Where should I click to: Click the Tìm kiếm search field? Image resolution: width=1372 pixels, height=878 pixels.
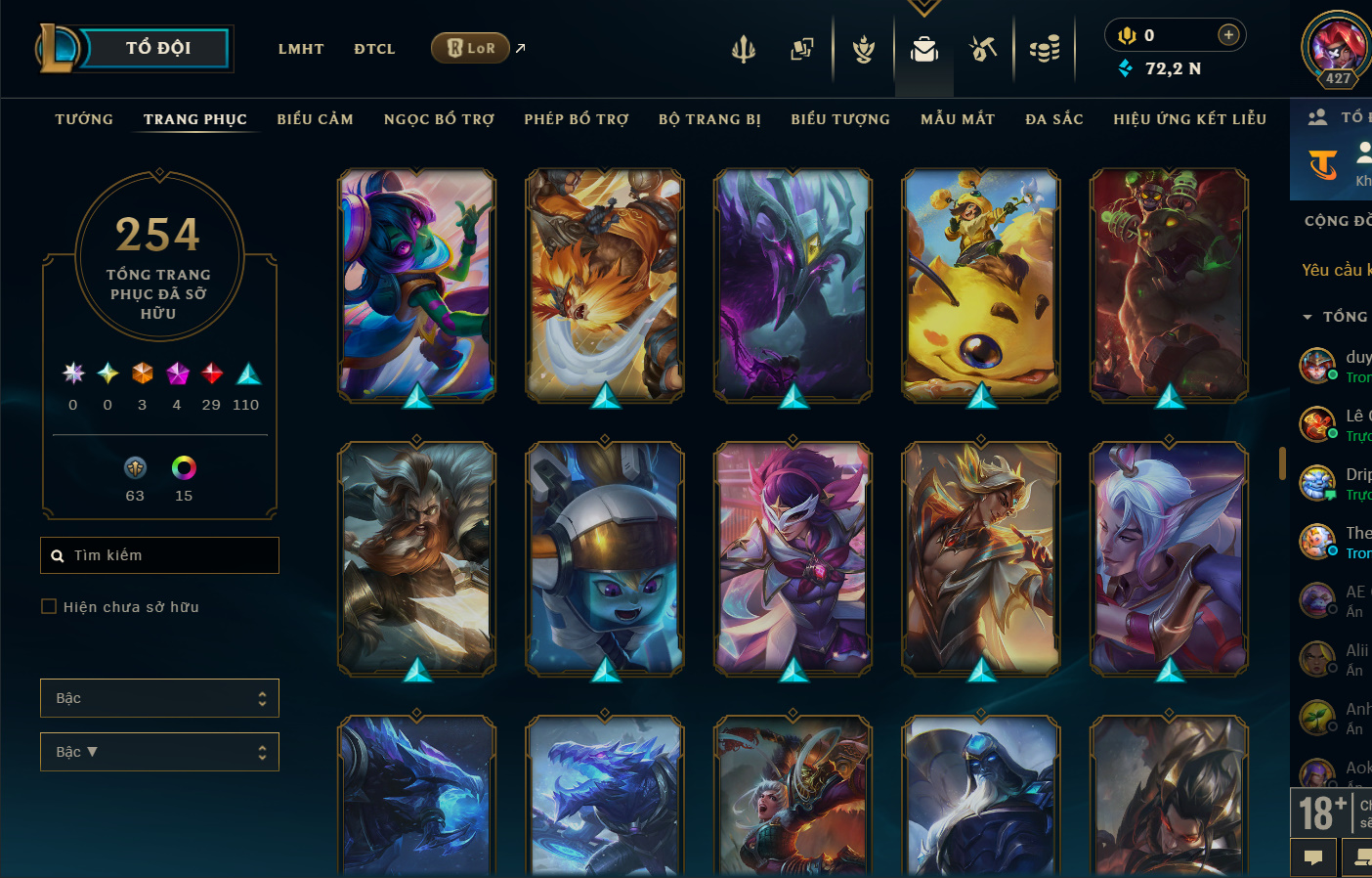point(159,555)
